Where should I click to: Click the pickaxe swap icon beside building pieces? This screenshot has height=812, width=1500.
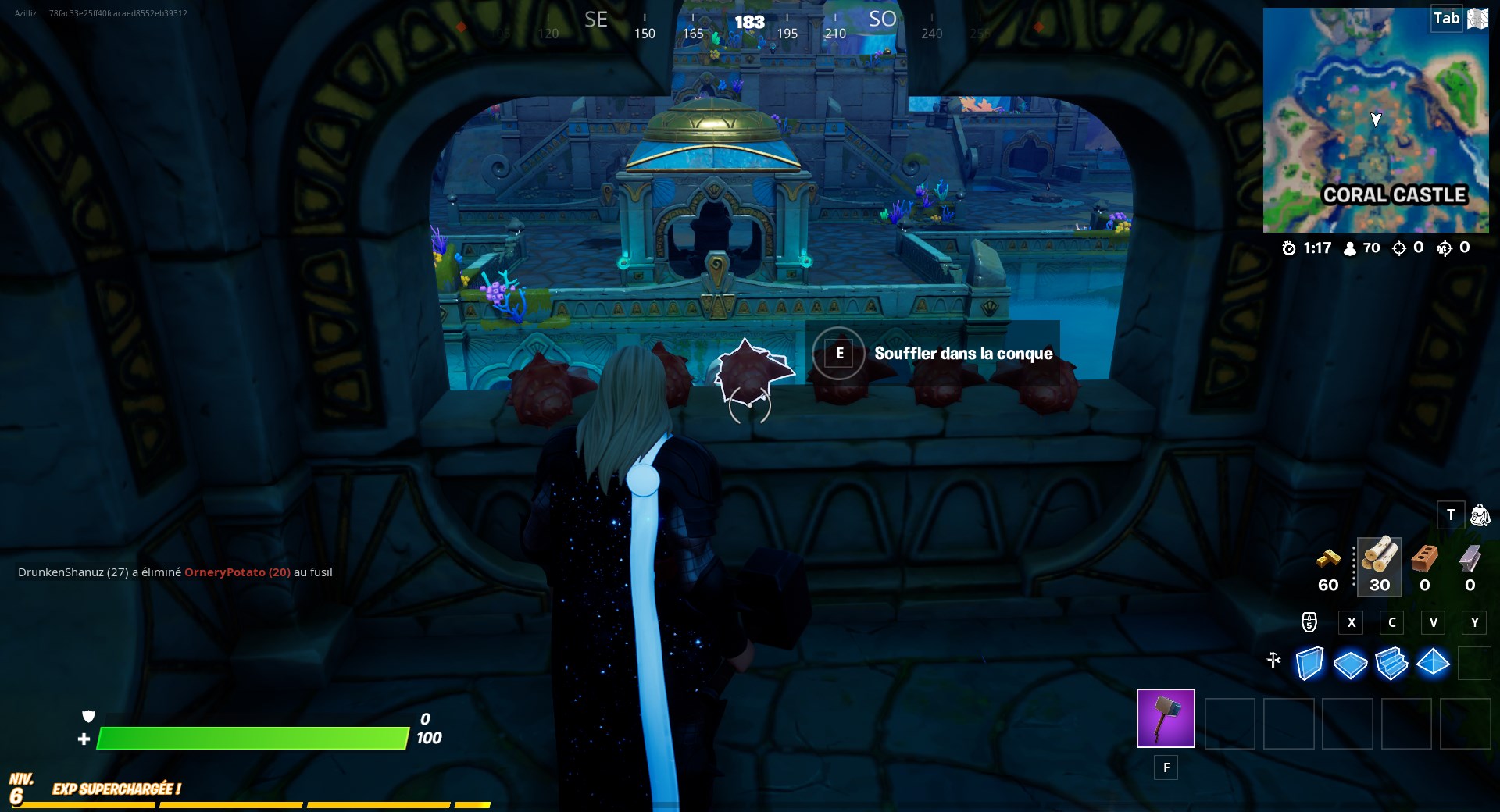click(x=1273, y=661)
